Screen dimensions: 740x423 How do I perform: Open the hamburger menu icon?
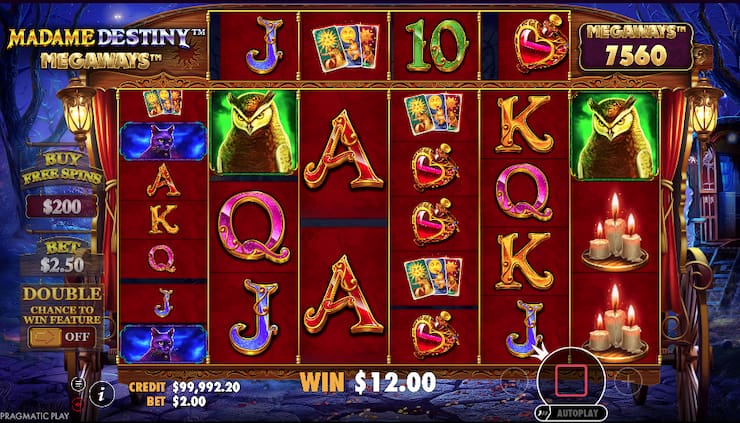click(x=78, y=383)
